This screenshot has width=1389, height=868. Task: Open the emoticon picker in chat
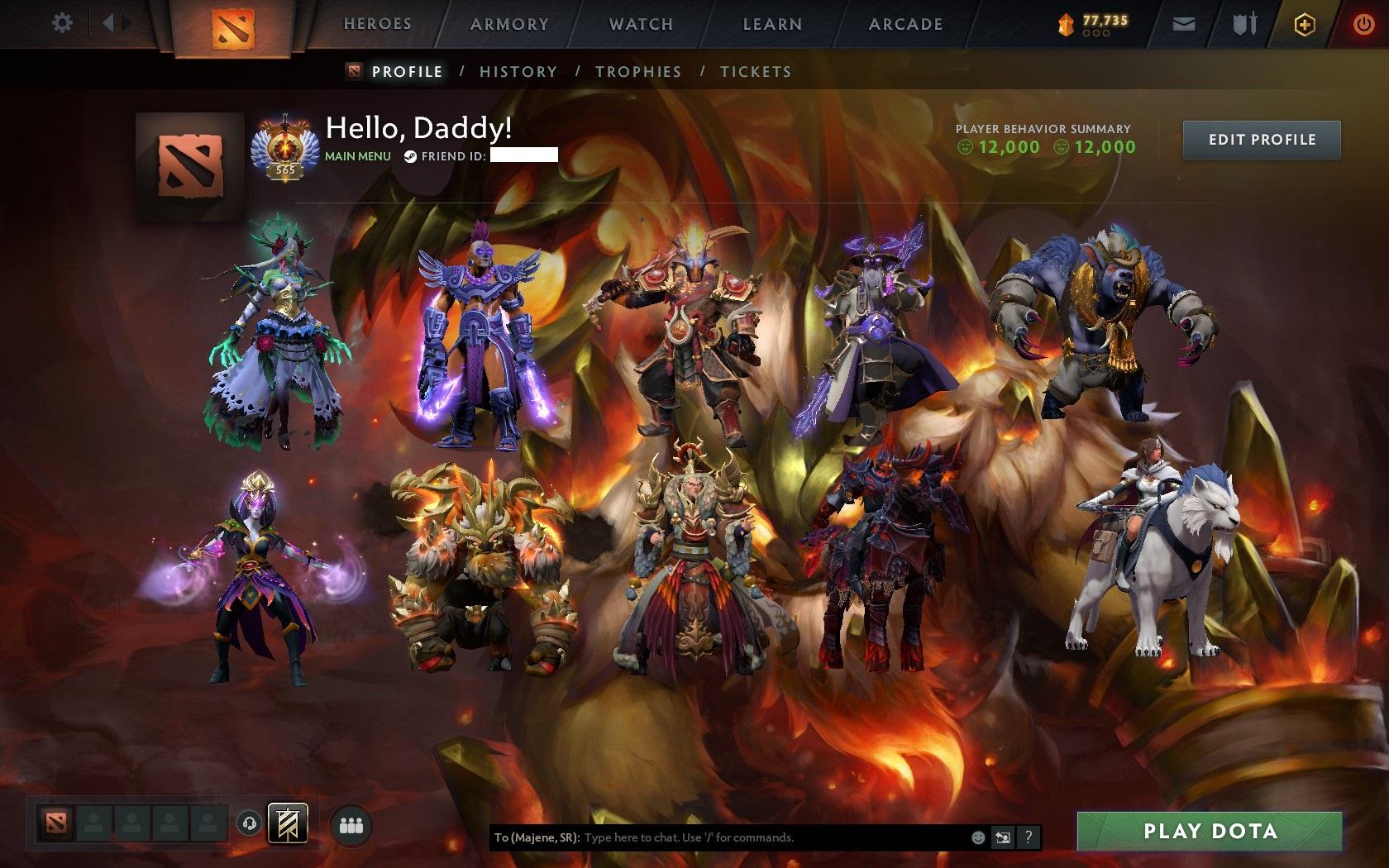click(979, 837)
